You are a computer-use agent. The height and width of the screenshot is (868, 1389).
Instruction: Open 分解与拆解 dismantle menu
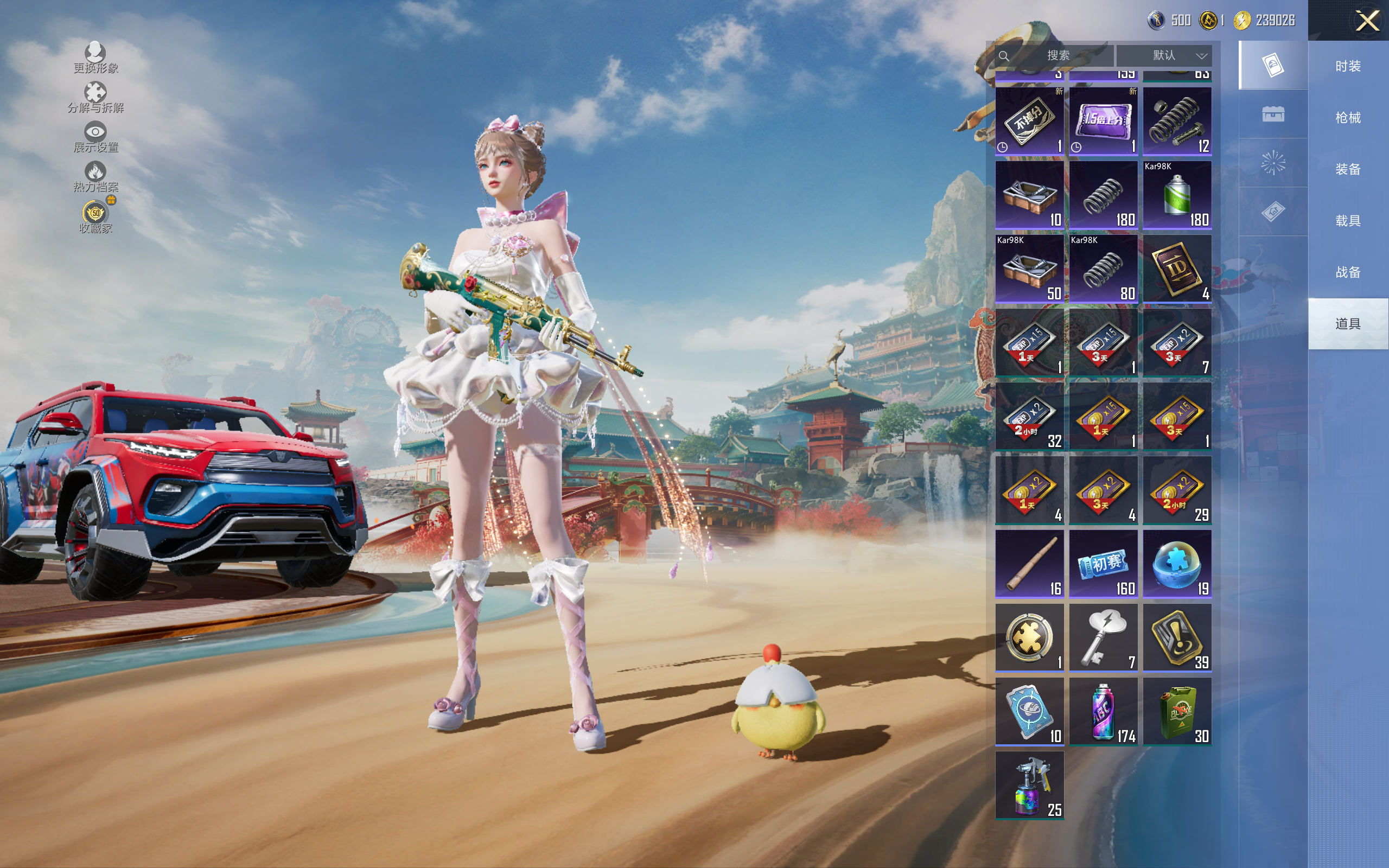tap(95, 98)
